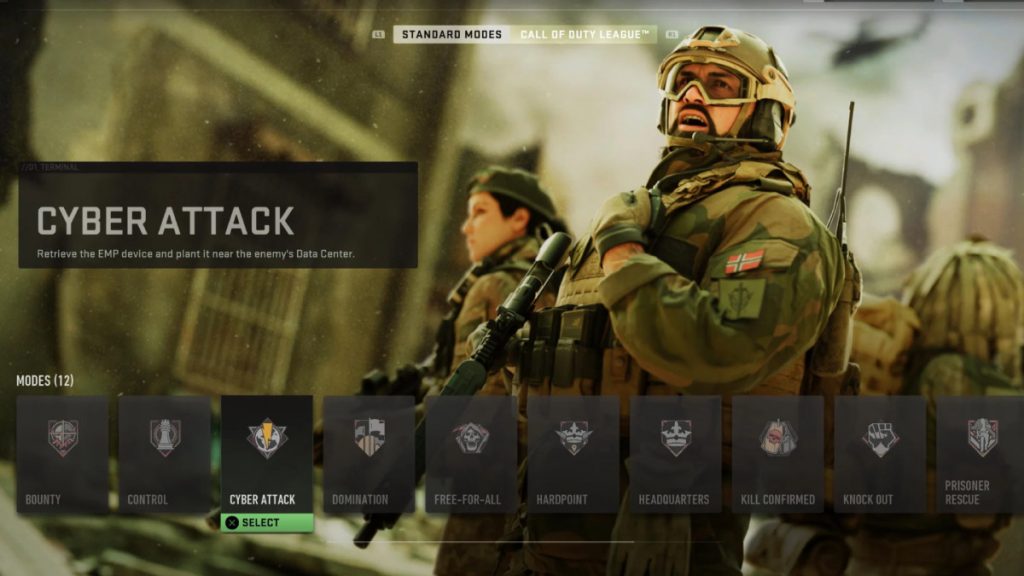Select the Domination mode tile
The image size is (1024, 576).
[x=369, y=454]
